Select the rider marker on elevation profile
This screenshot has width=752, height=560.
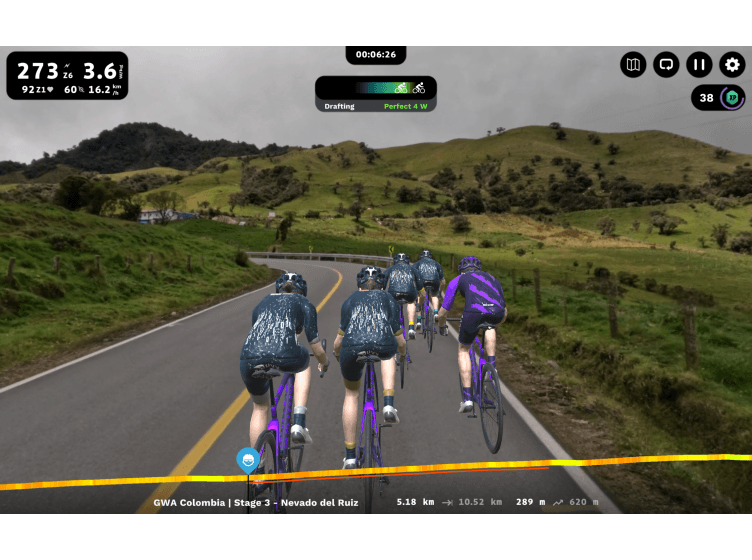click(247, 460)
